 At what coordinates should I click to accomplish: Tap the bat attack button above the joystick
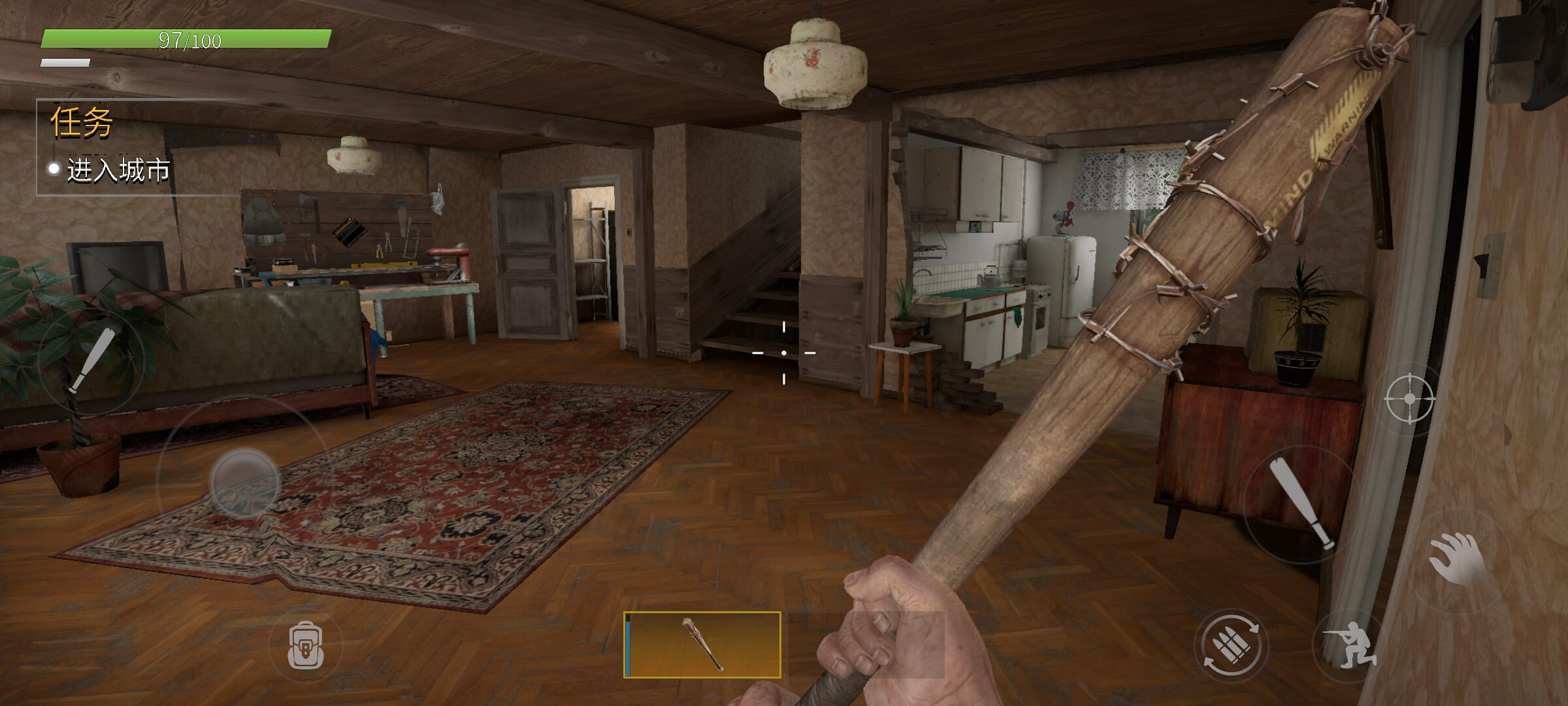click(x=91, y=361)
